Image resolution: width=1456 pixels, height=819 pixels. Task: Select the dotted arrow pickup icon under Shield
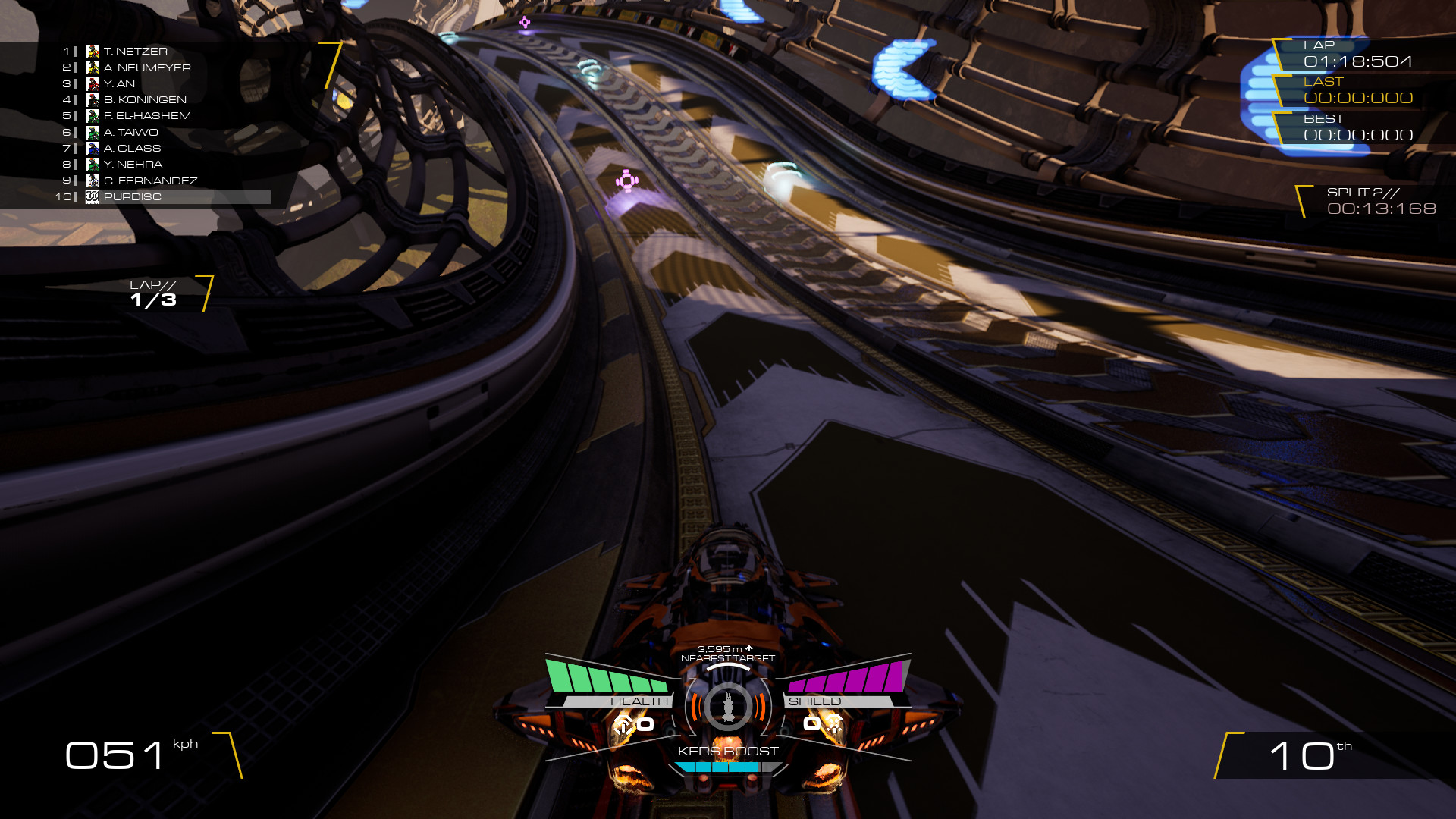coord(833,723)
